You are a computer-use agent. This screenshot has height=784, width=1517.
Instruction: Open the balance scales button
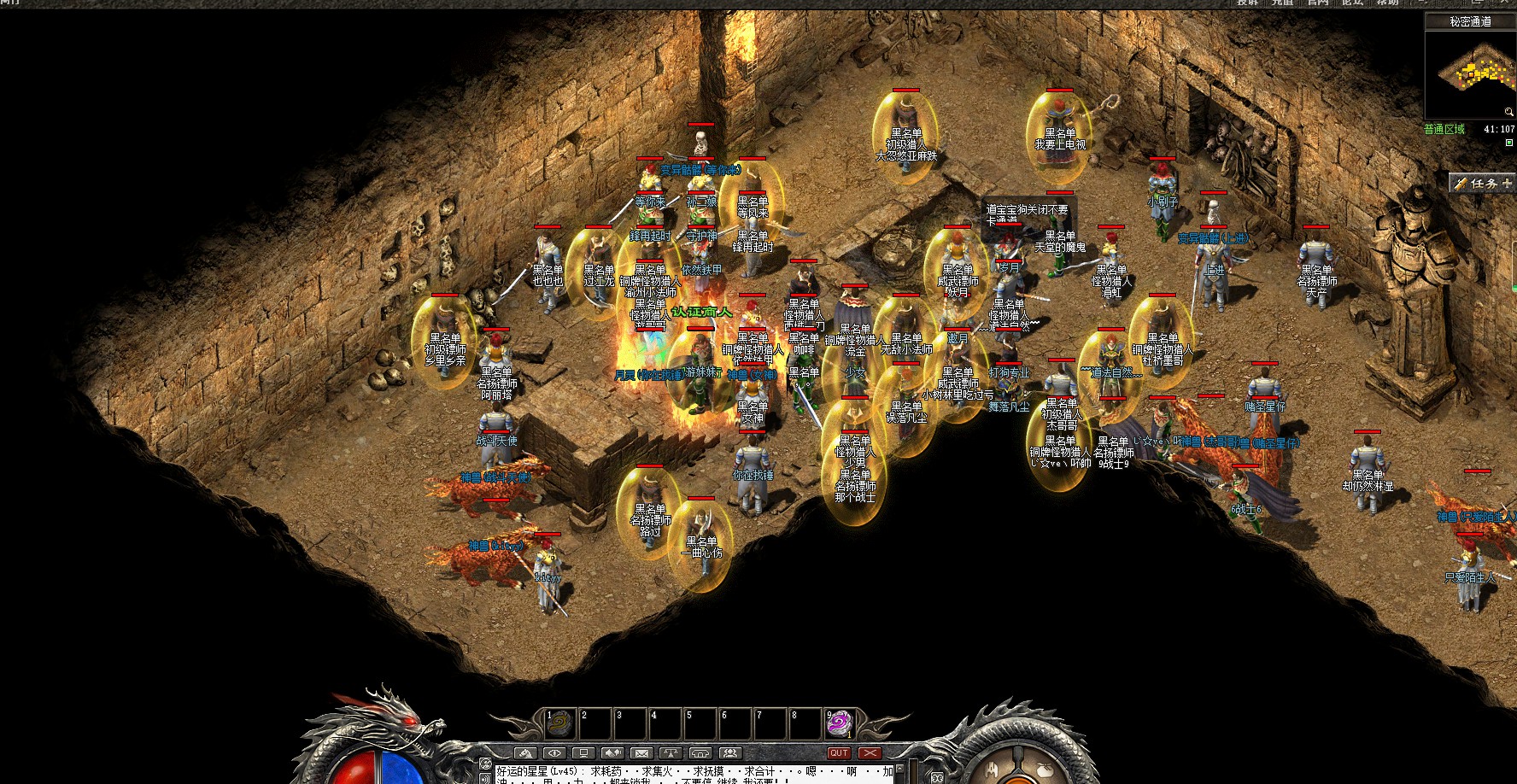click(671, 753)
